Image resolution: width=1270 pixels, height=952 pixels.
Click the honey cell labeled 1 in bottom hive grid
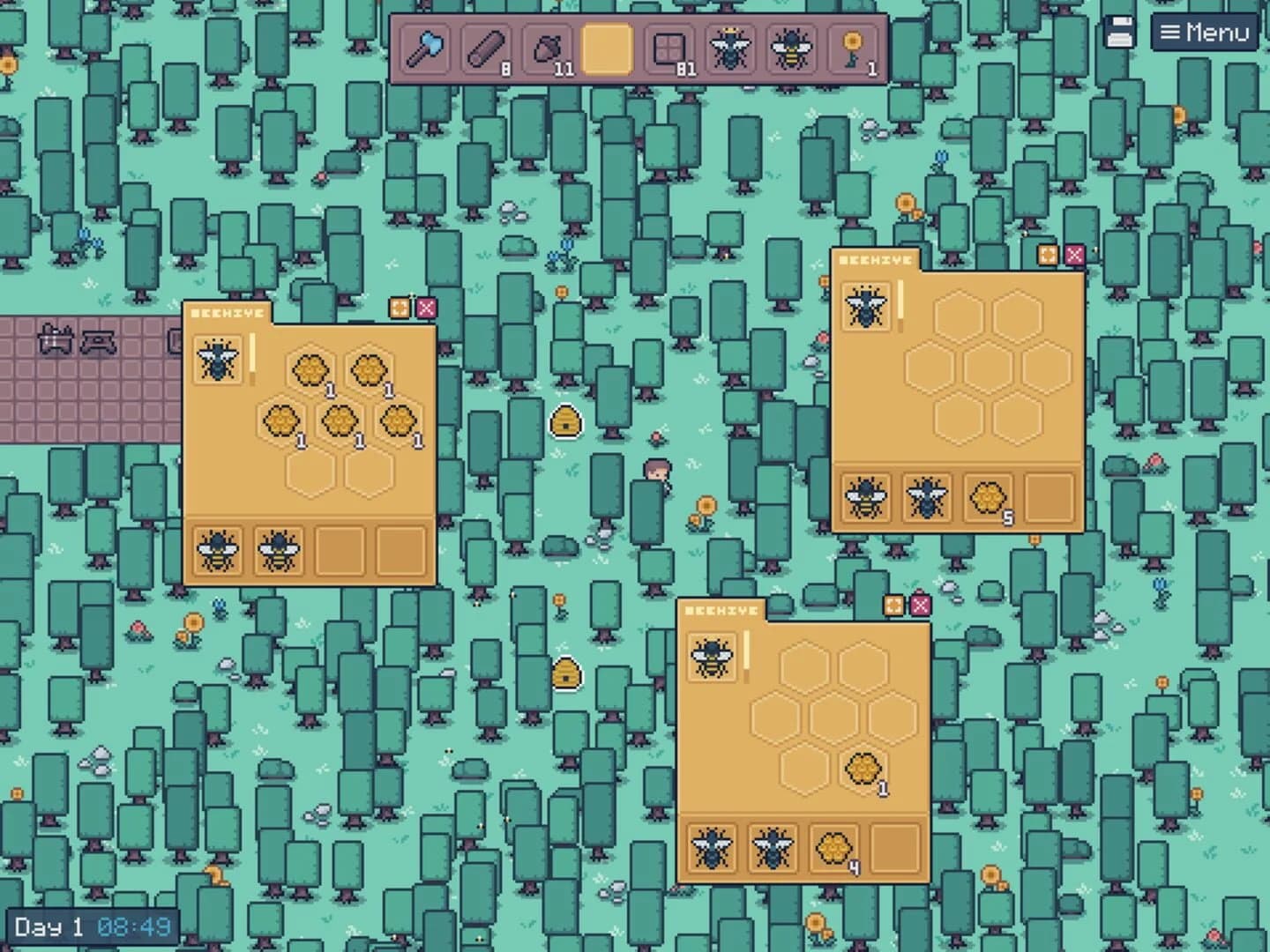point(863,769)
